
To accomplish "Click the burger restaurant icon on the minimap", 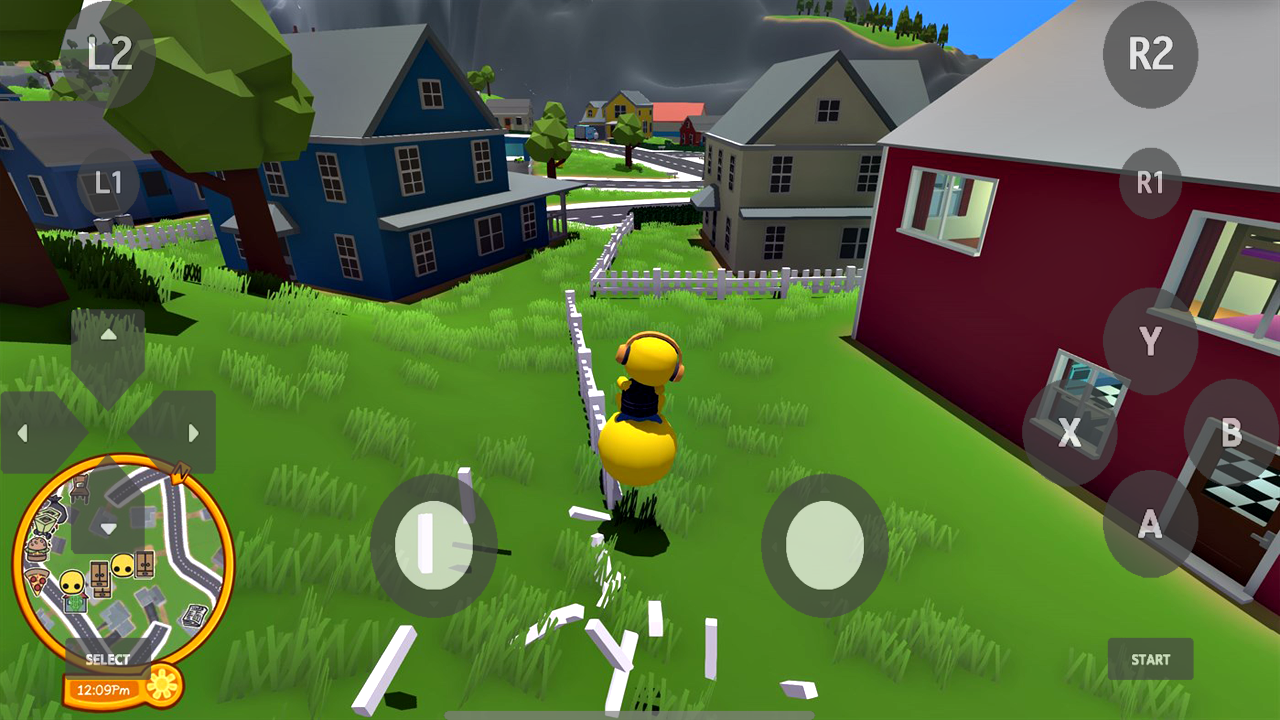I will tap(36, 547).
